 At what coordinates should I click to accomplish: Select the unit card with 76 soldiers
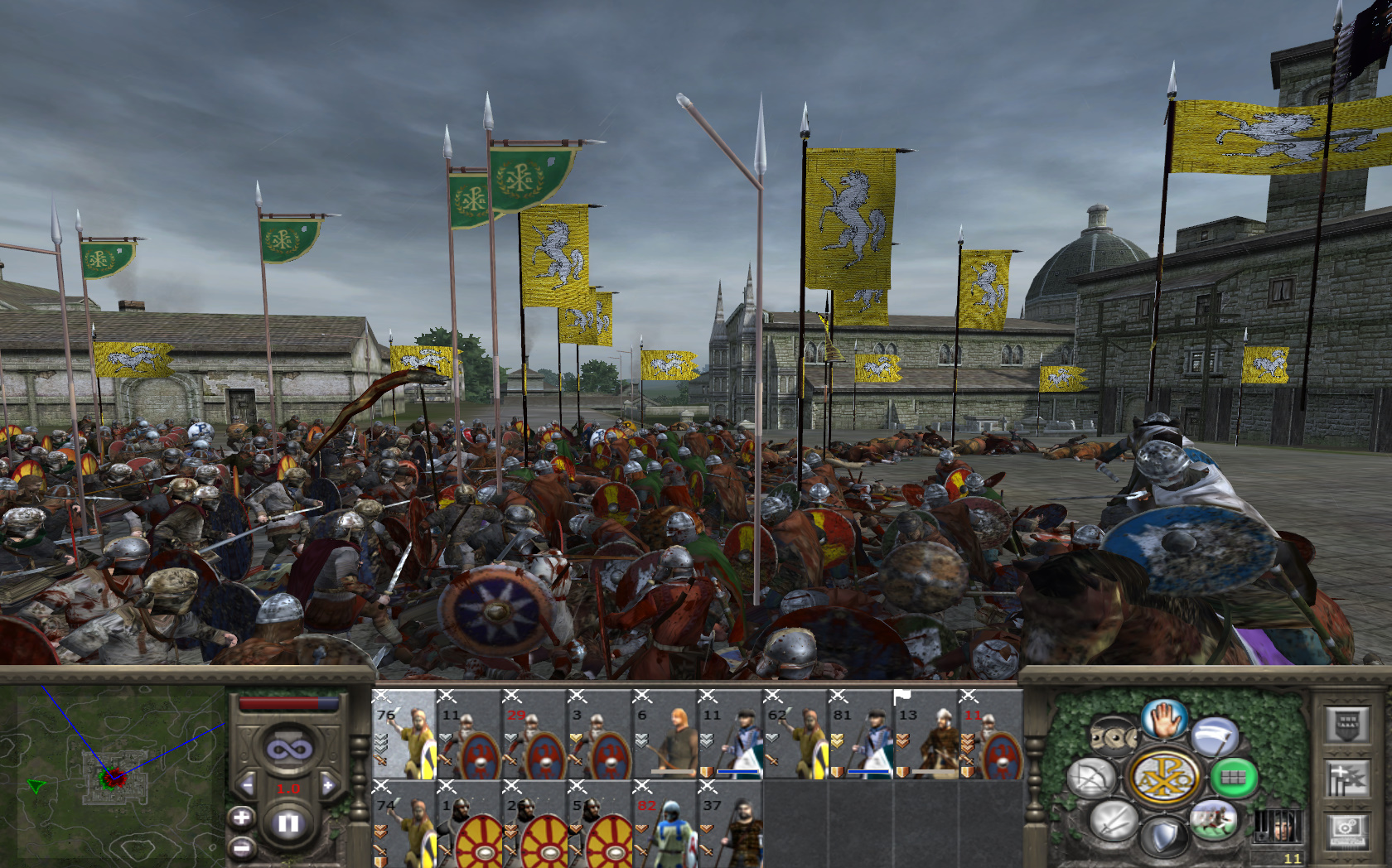coord(404,735)
